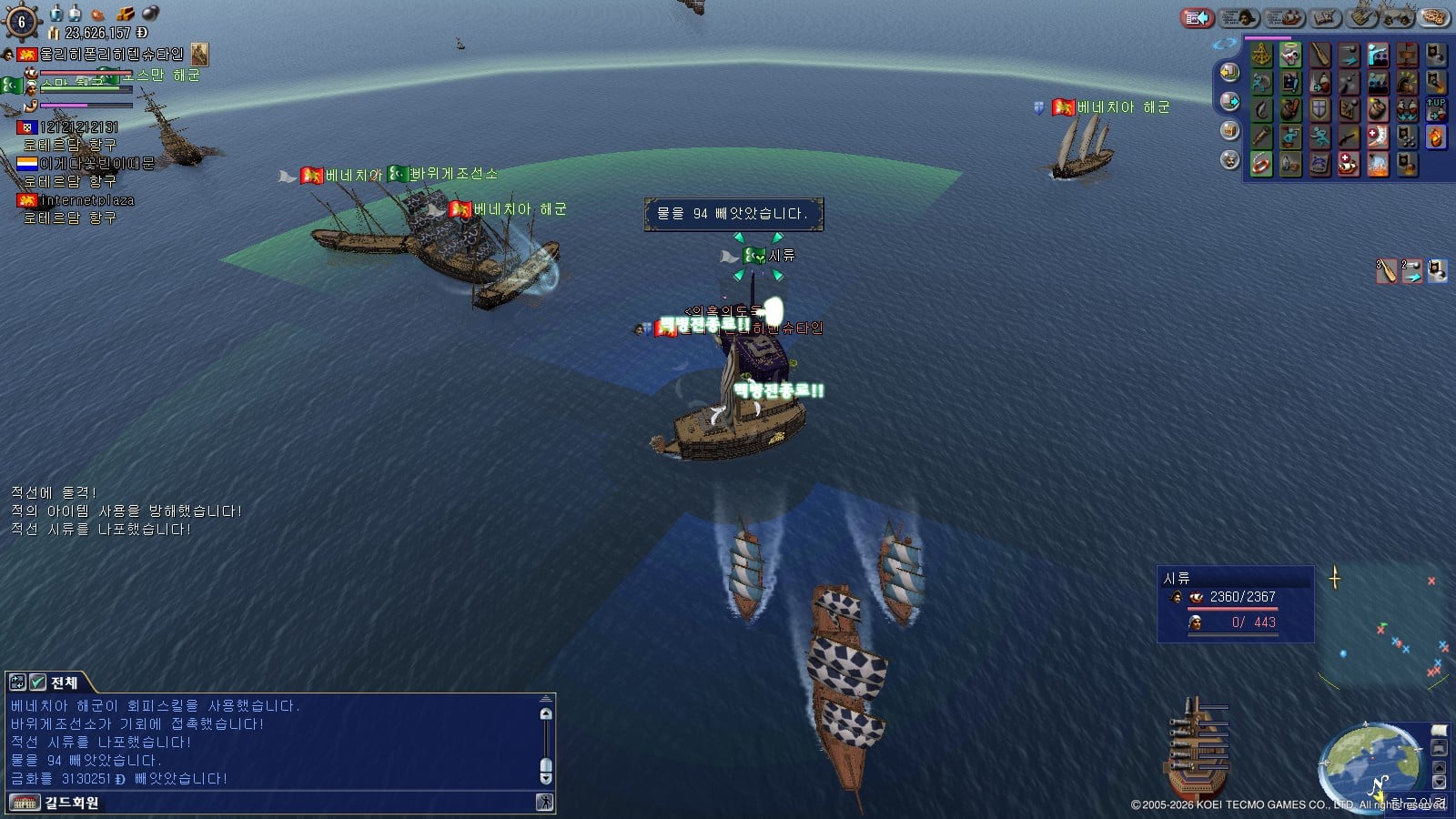
Task: Activate the life preserver rescue skill
Action: pos(1261,165)
